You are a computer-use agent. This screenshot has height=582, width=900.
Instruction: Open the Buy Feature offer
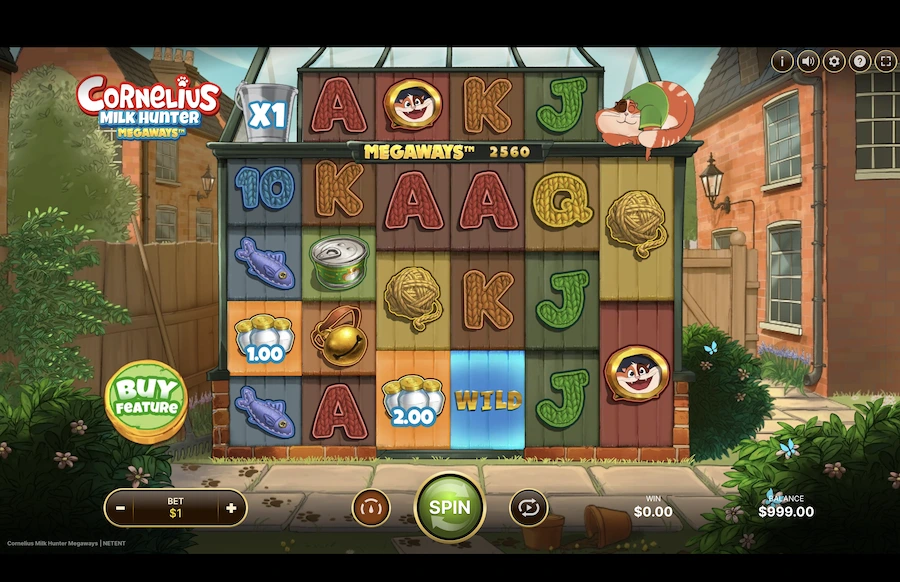(146, 399)
